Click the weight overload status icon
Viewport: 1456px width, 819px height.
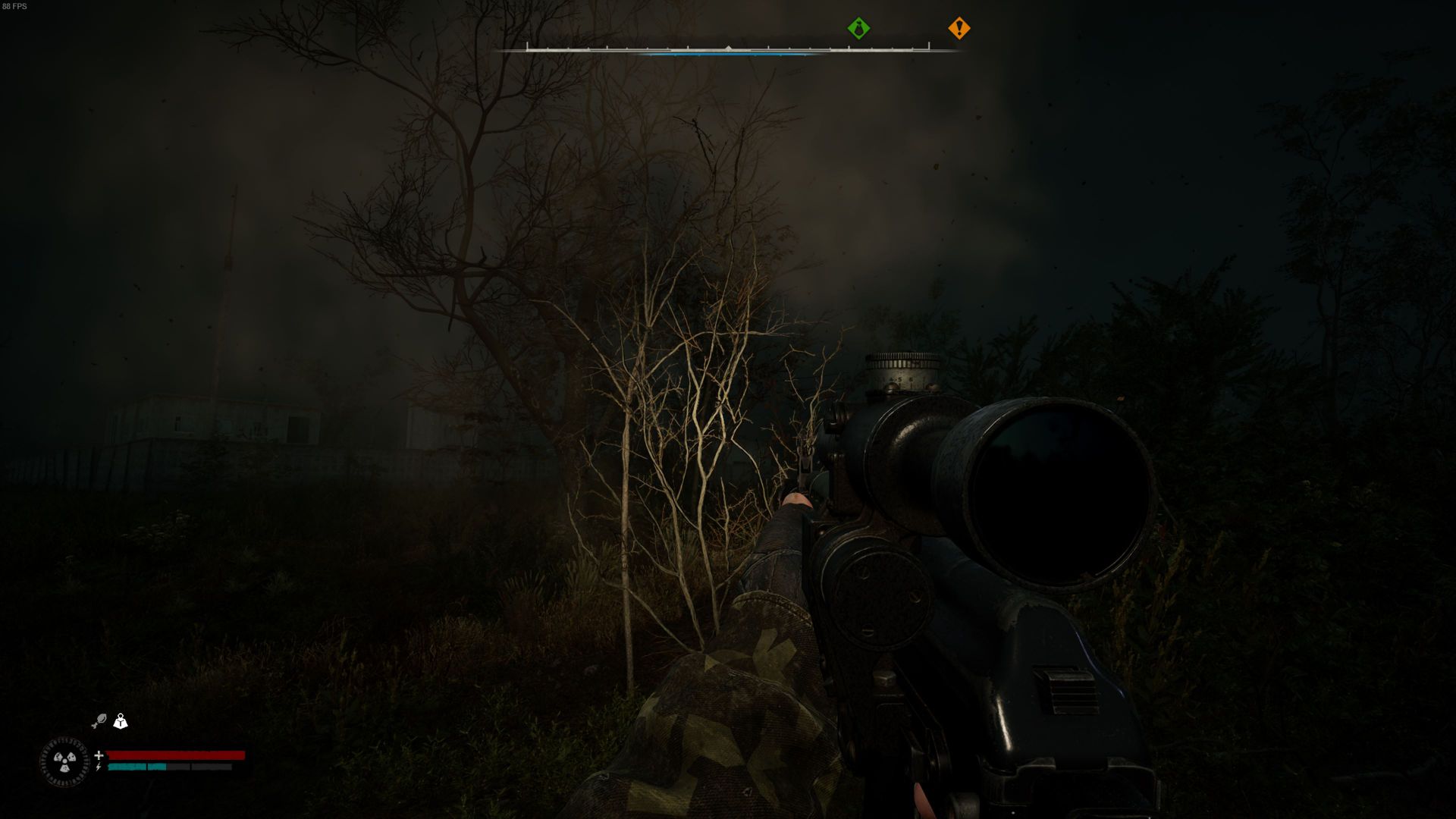coord(121,721)
